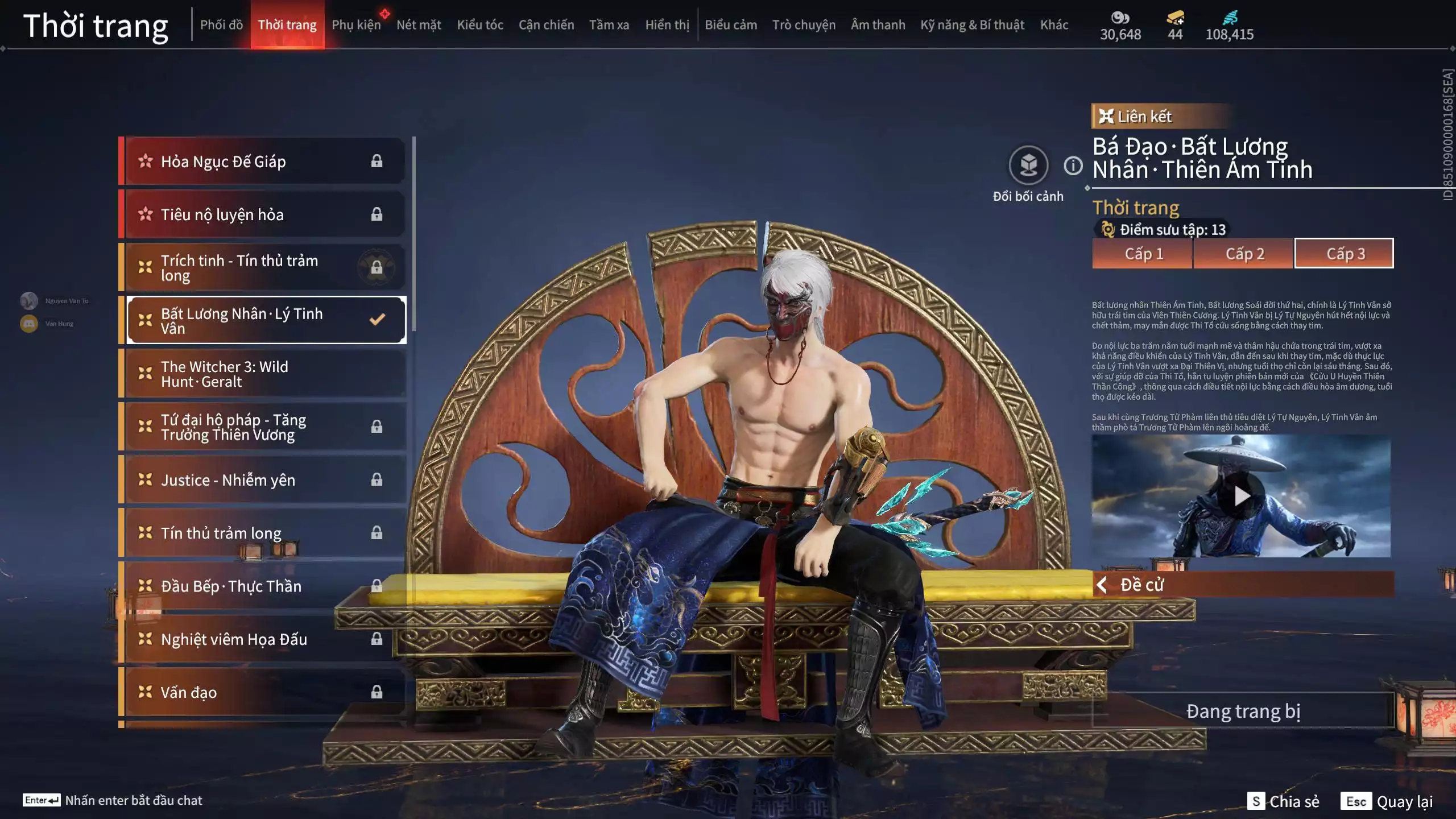
Task: Go to the Kiểu tóc tab
Action: [x=479, y=25]
